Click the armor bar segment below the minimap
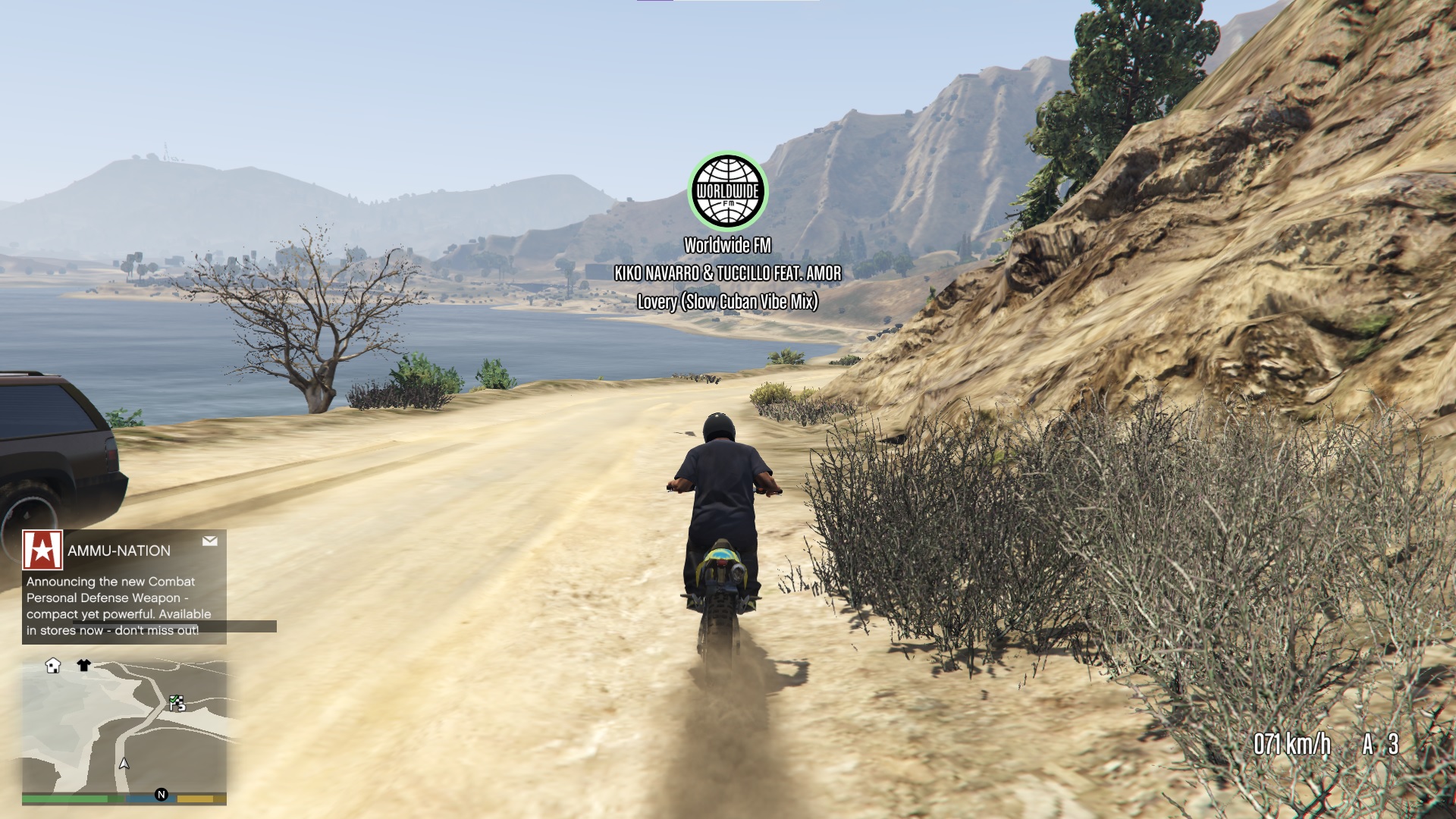The image size is (1456, 819). pos(149,799)
